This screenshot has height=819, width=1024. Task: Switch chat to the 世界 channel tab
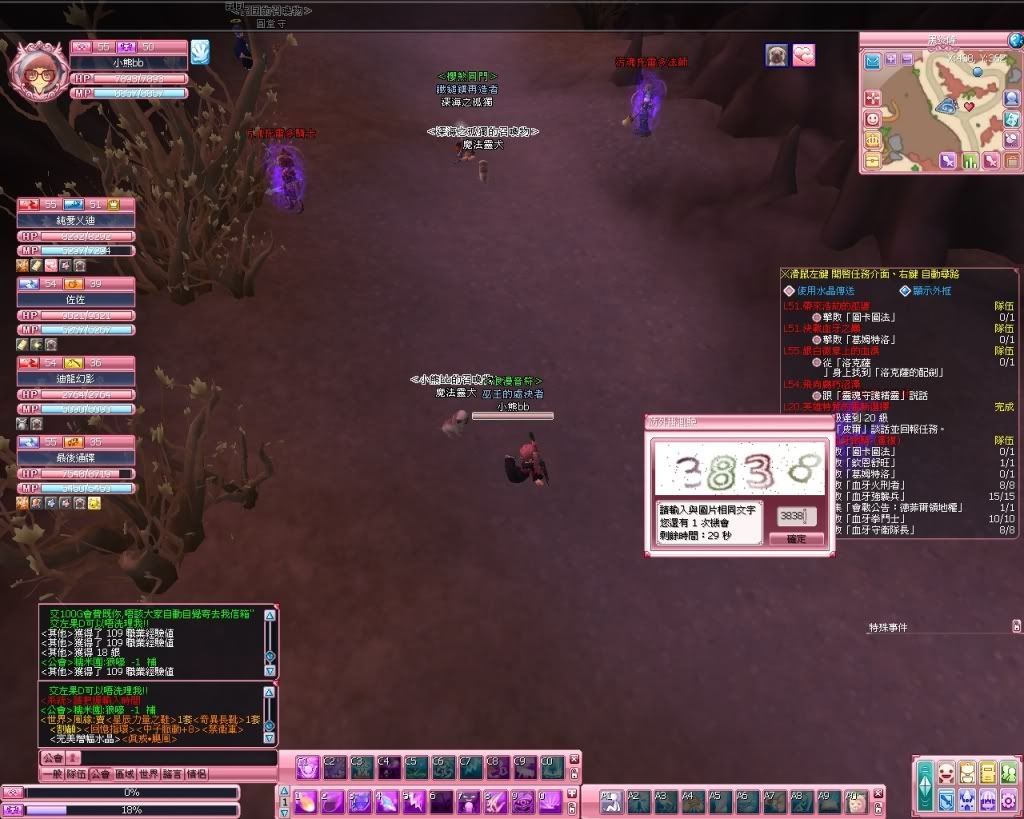[x=148, y=774]
